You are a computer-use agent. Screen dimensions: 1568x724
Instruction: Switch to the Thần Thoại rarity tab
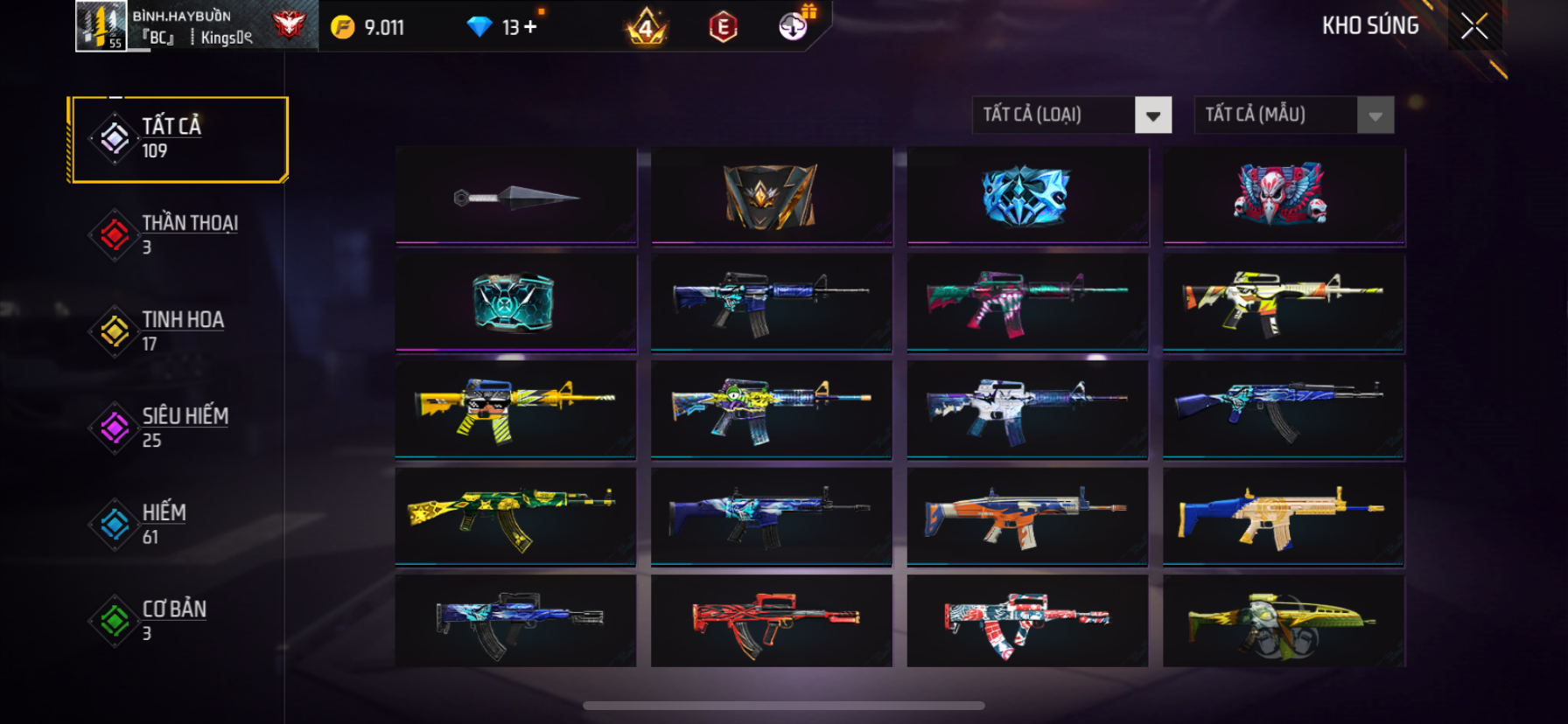pyautogui.click(x=179, y=234)
